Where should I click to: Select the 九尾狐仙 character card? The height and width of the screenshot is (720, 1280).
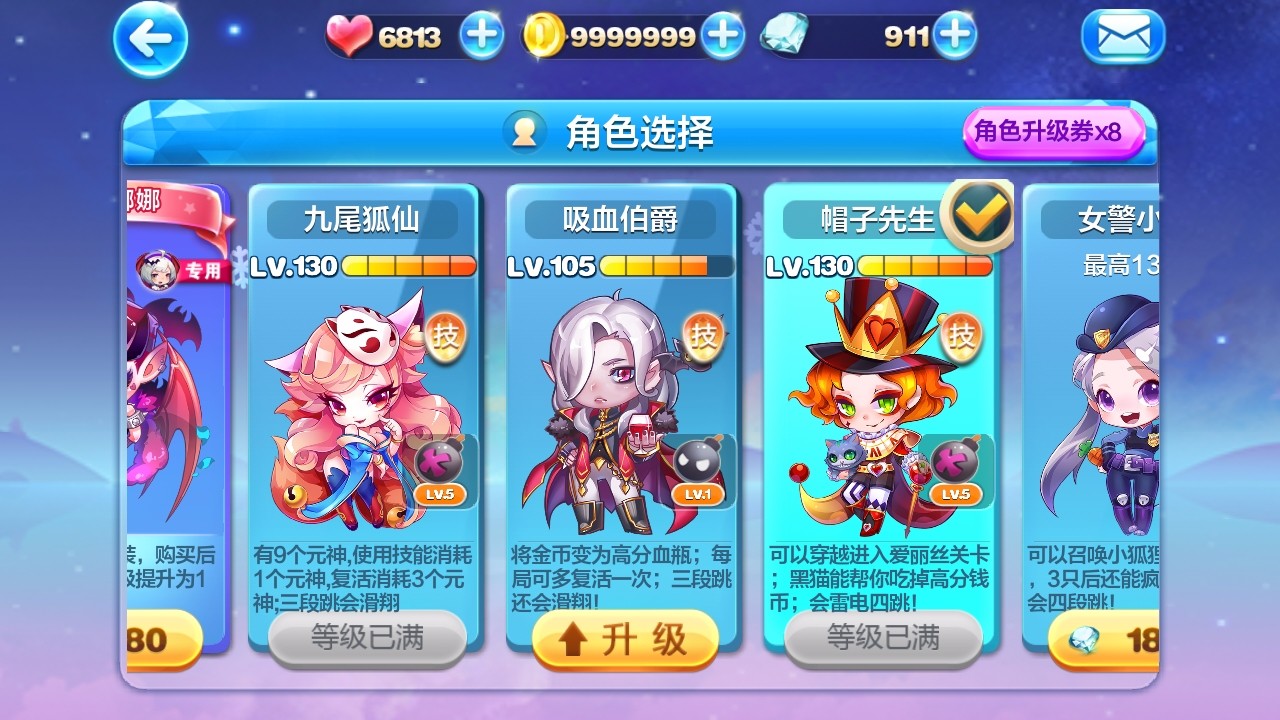click(363, 400)
